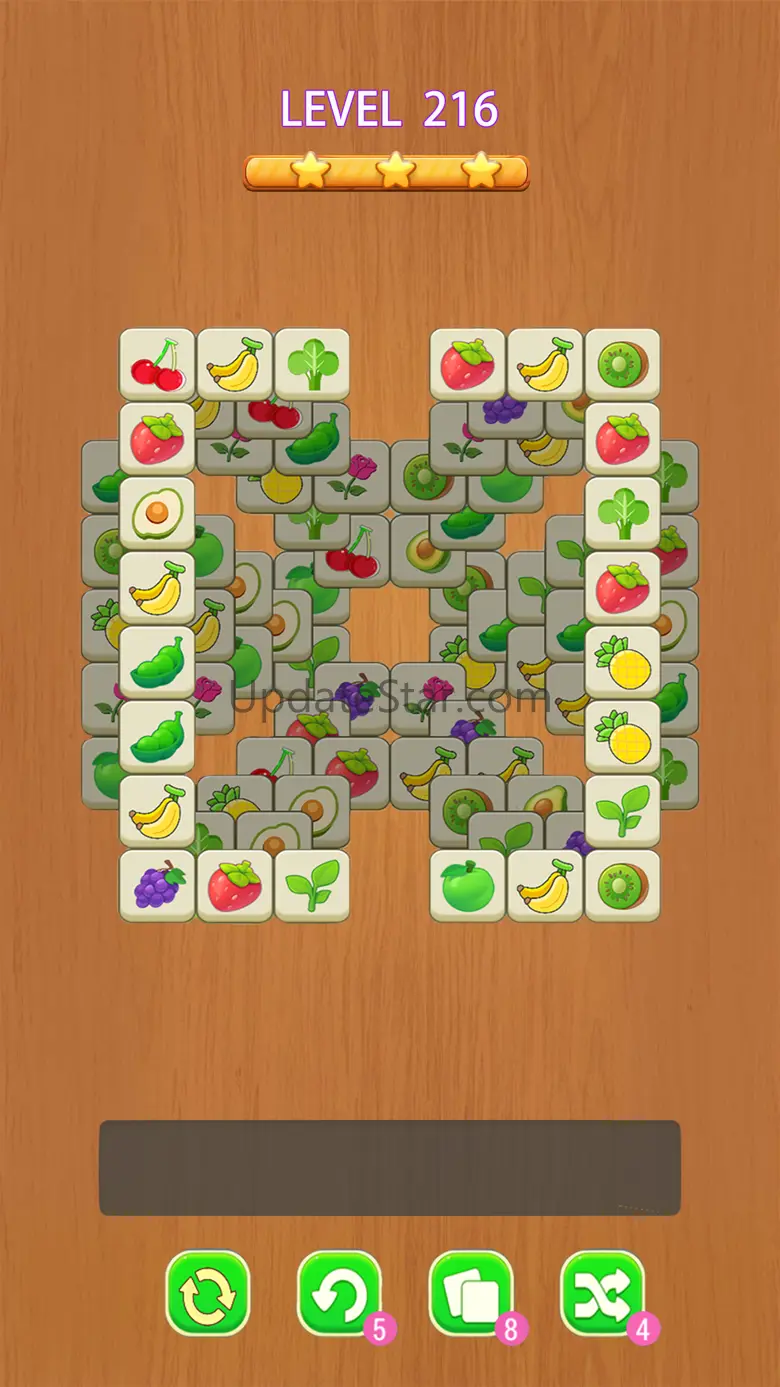The height and width of the screenshot is (1387, 780).
Task: Select the uncovered cherry tile
Action: pyautogui.click(x=157, y=365)
